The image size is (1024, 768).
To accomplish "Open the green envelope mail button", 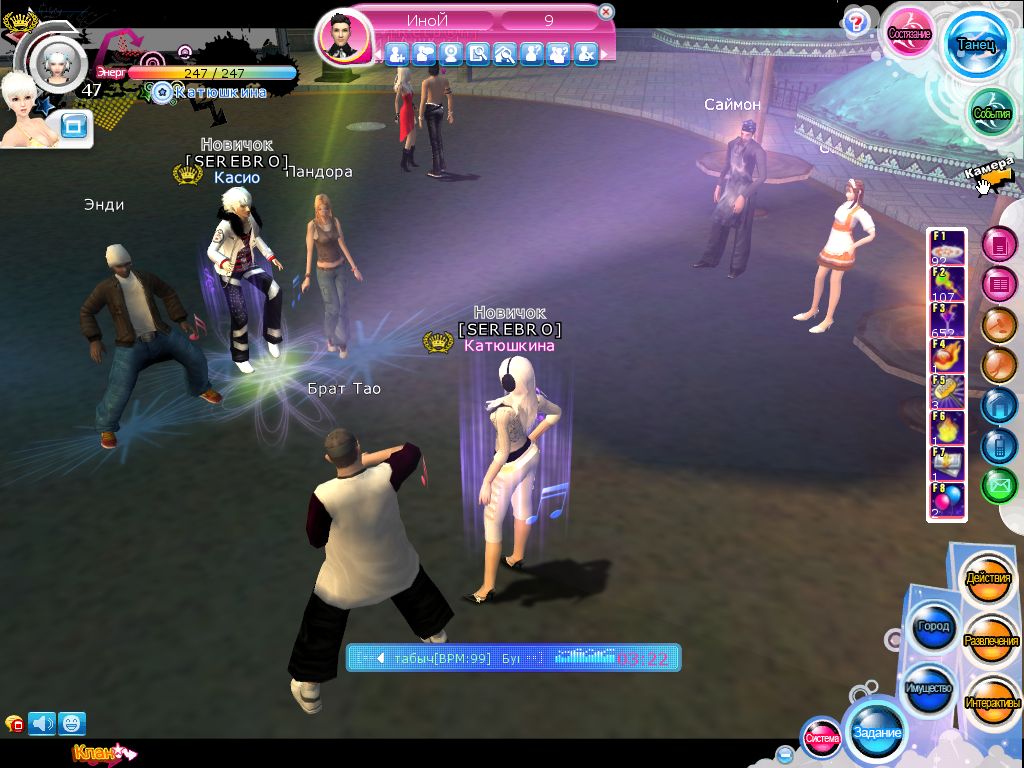I will coord(998,486).
